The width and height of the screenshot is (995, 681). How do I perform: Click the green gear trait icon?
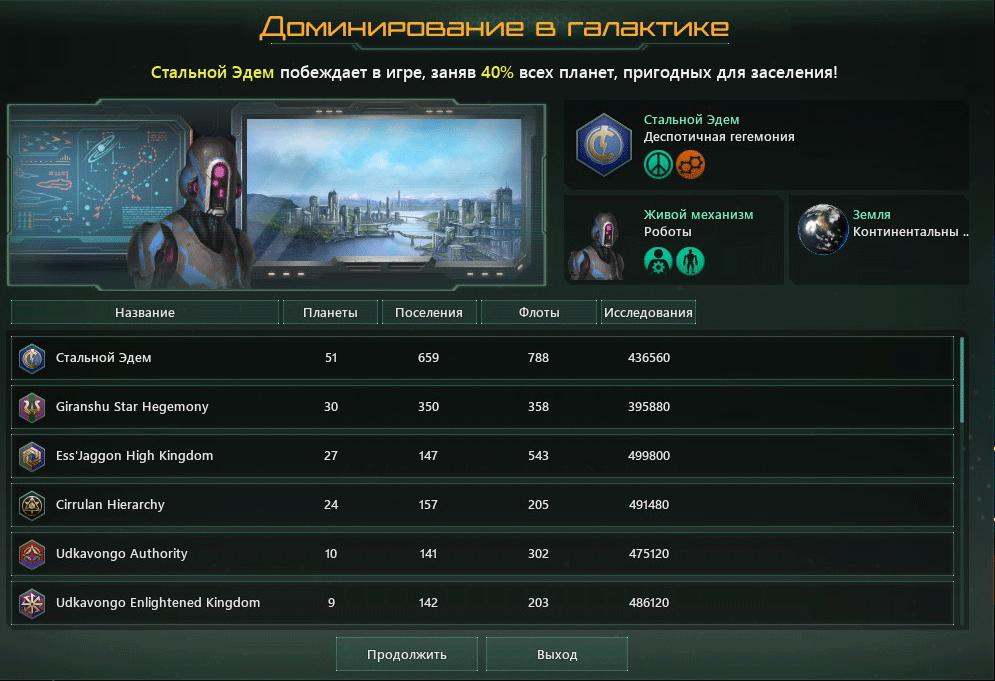(x=657, y=261)
